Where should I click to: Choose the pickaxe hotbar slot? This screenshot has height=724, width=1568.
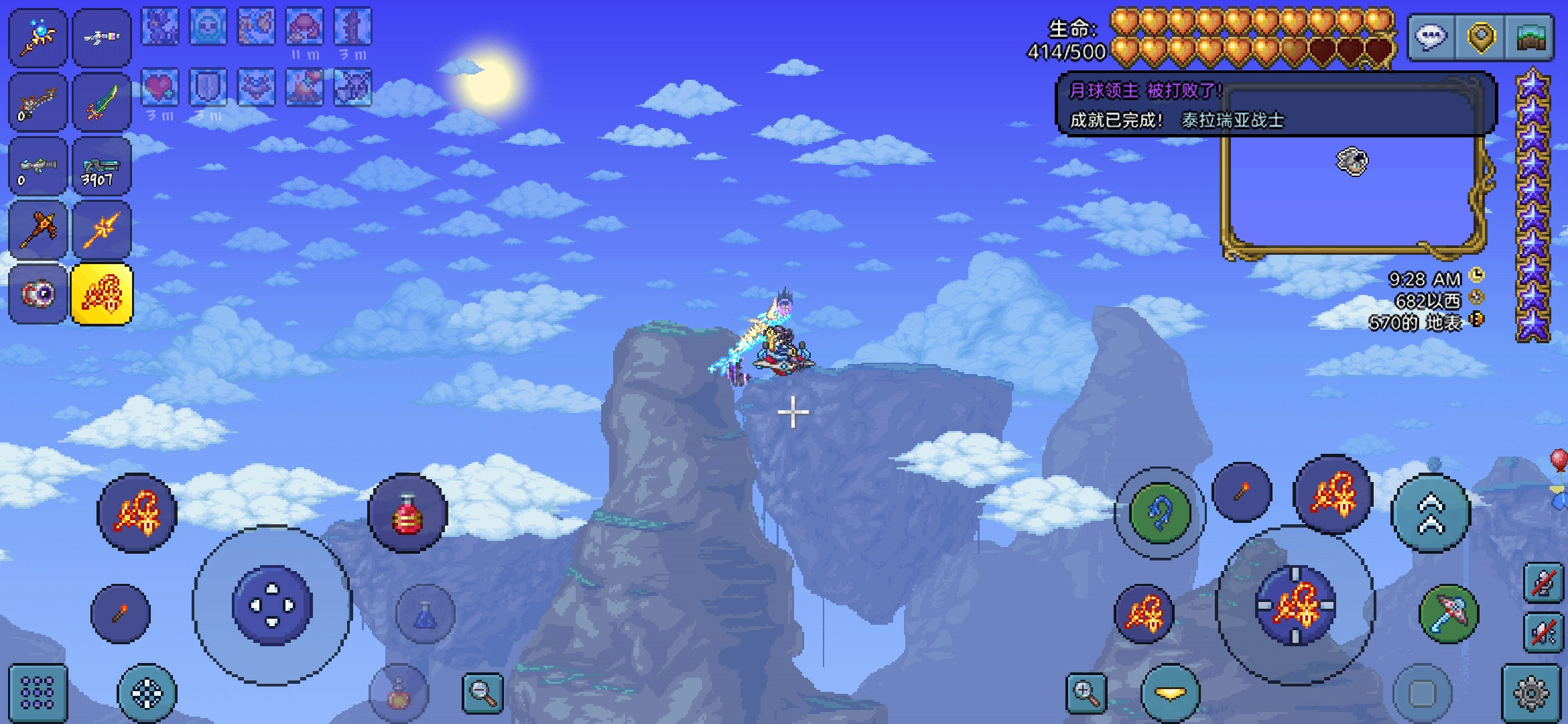[38, 230]
